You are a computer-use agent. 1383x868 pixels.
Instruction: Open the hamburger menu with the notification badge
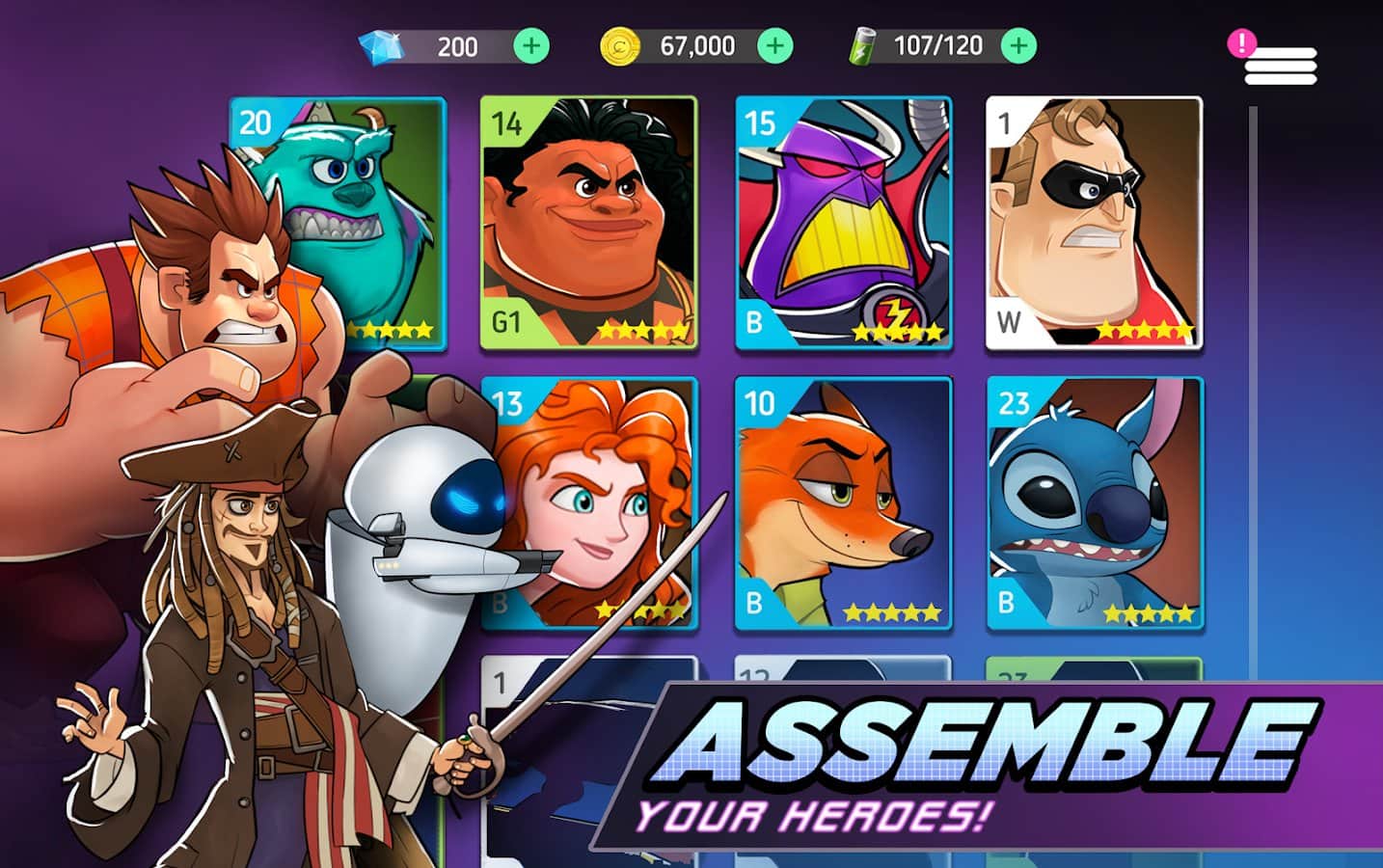(1280, 65)
